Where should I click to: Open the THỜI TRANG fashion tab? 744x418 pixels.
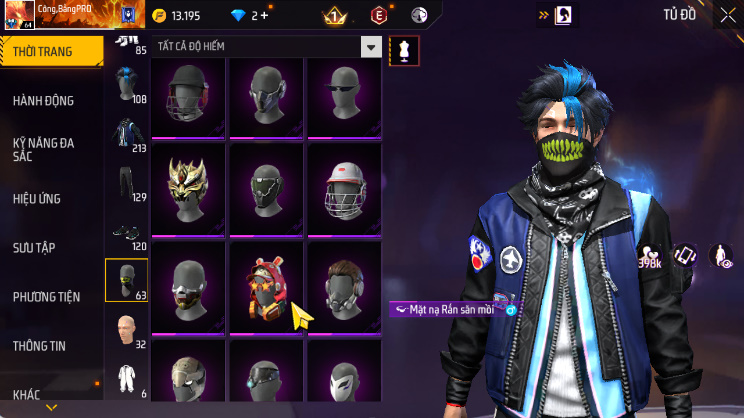[x=50, y=51]
